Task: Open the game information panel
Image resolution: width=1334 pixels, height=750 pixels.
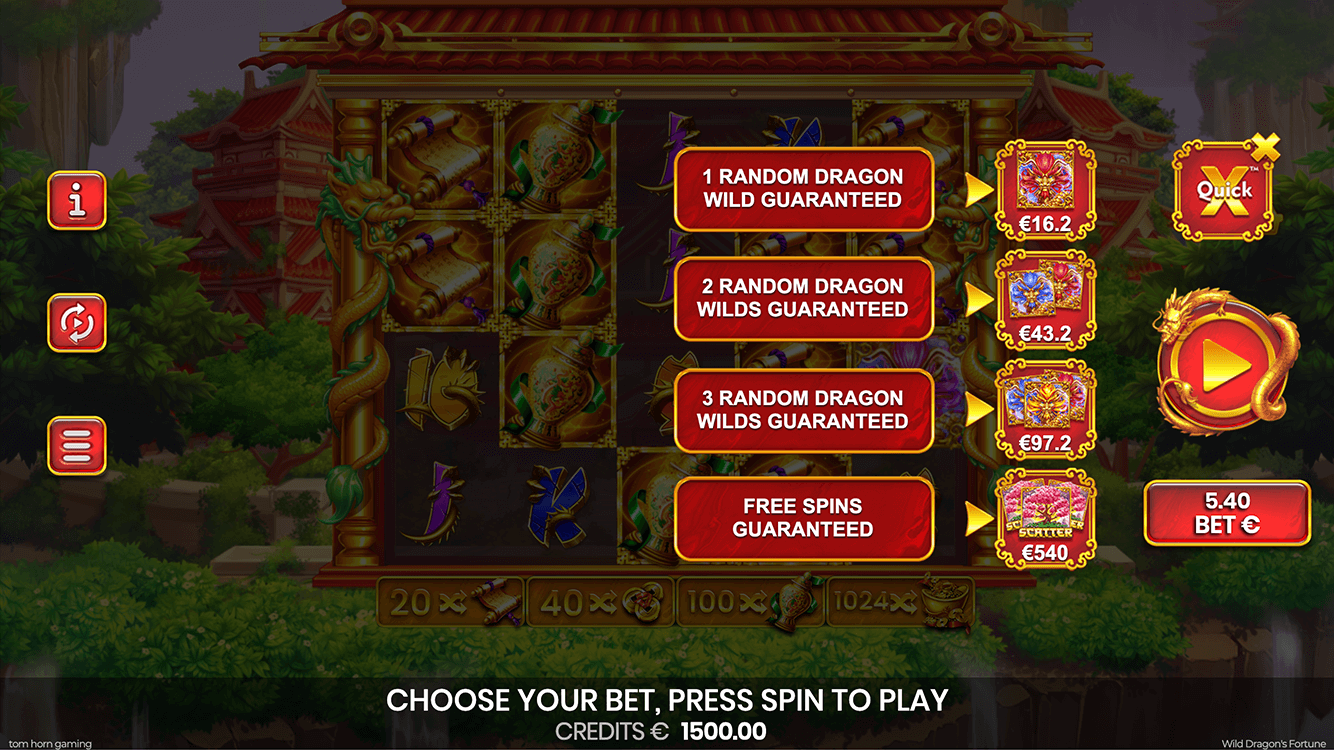Action: 77,199
